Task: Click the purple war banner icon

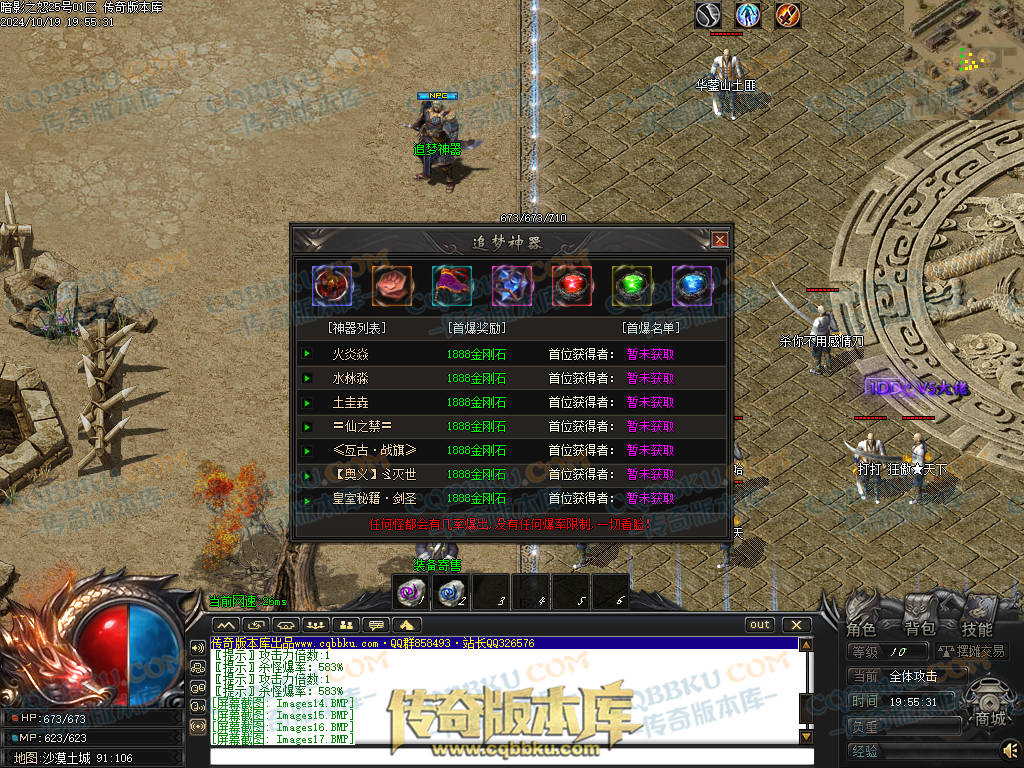Action: pos(452,286)
